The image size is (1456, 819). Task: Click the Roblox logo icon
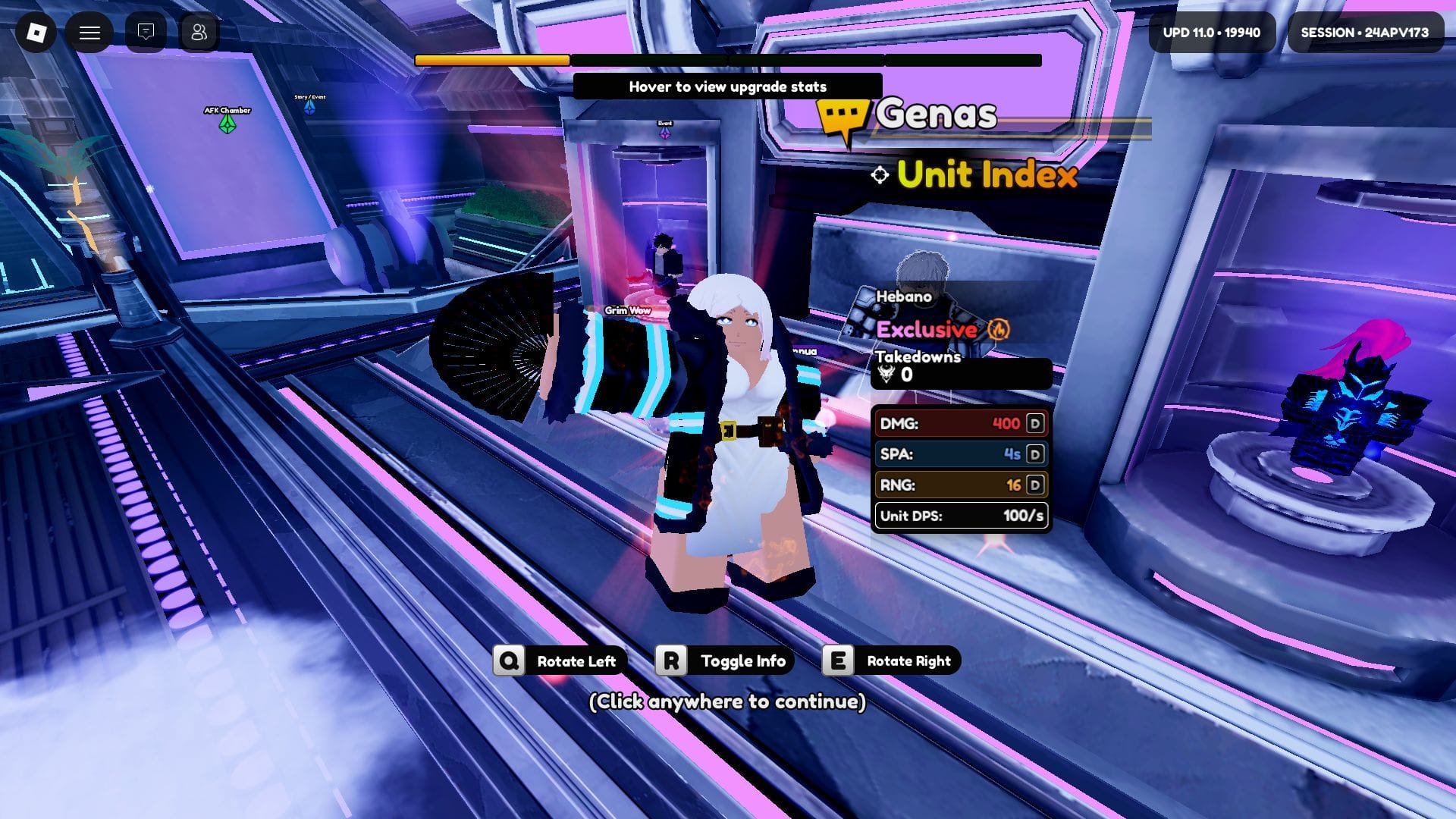click(x=36, y=33)
